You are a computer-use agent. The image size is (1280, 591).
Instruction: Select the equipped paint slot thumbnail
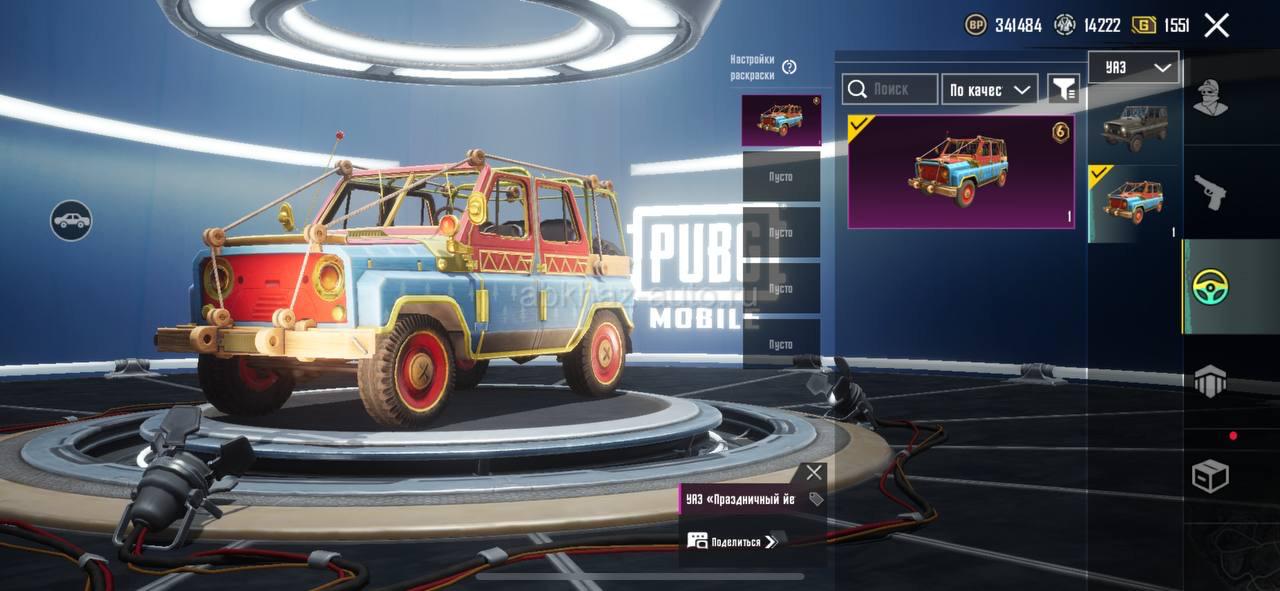coord(781,120)
